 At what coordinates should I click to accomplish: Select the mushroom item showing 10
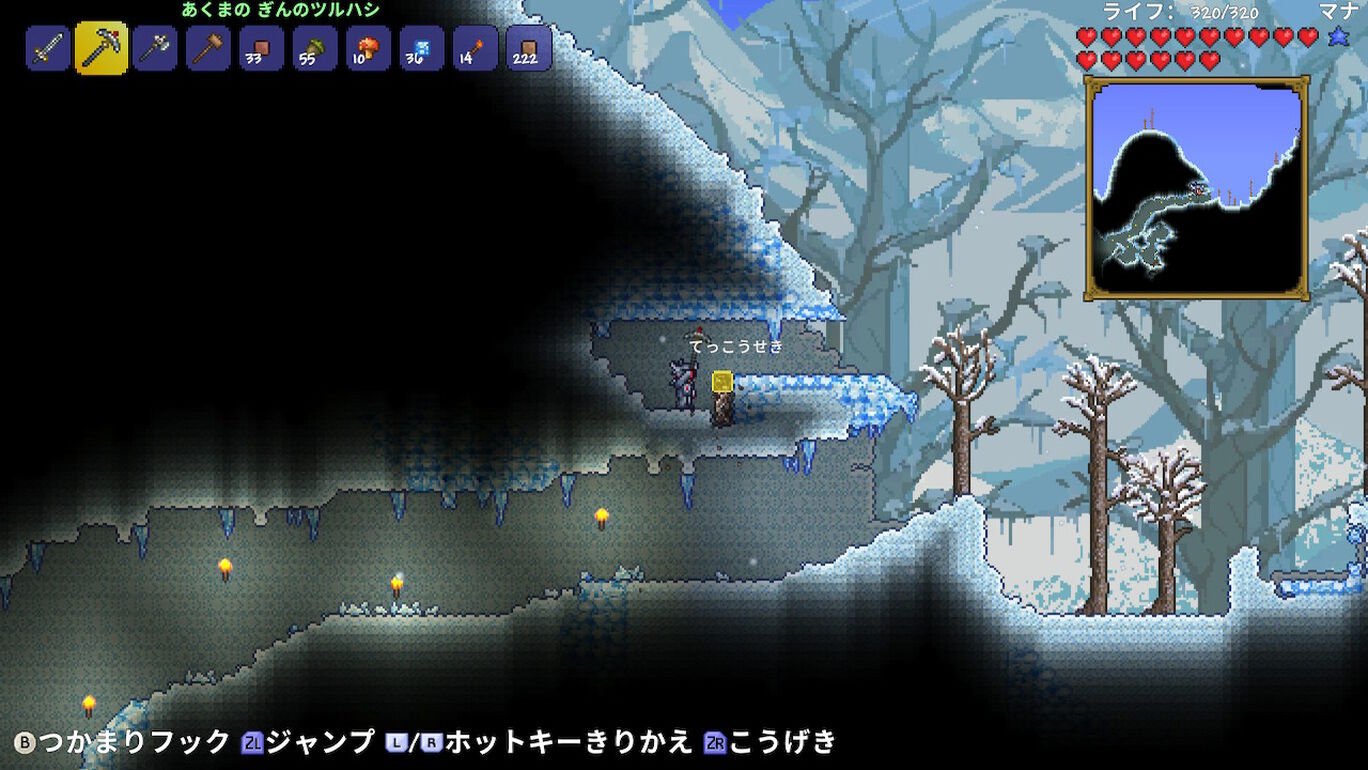(366, 48)
